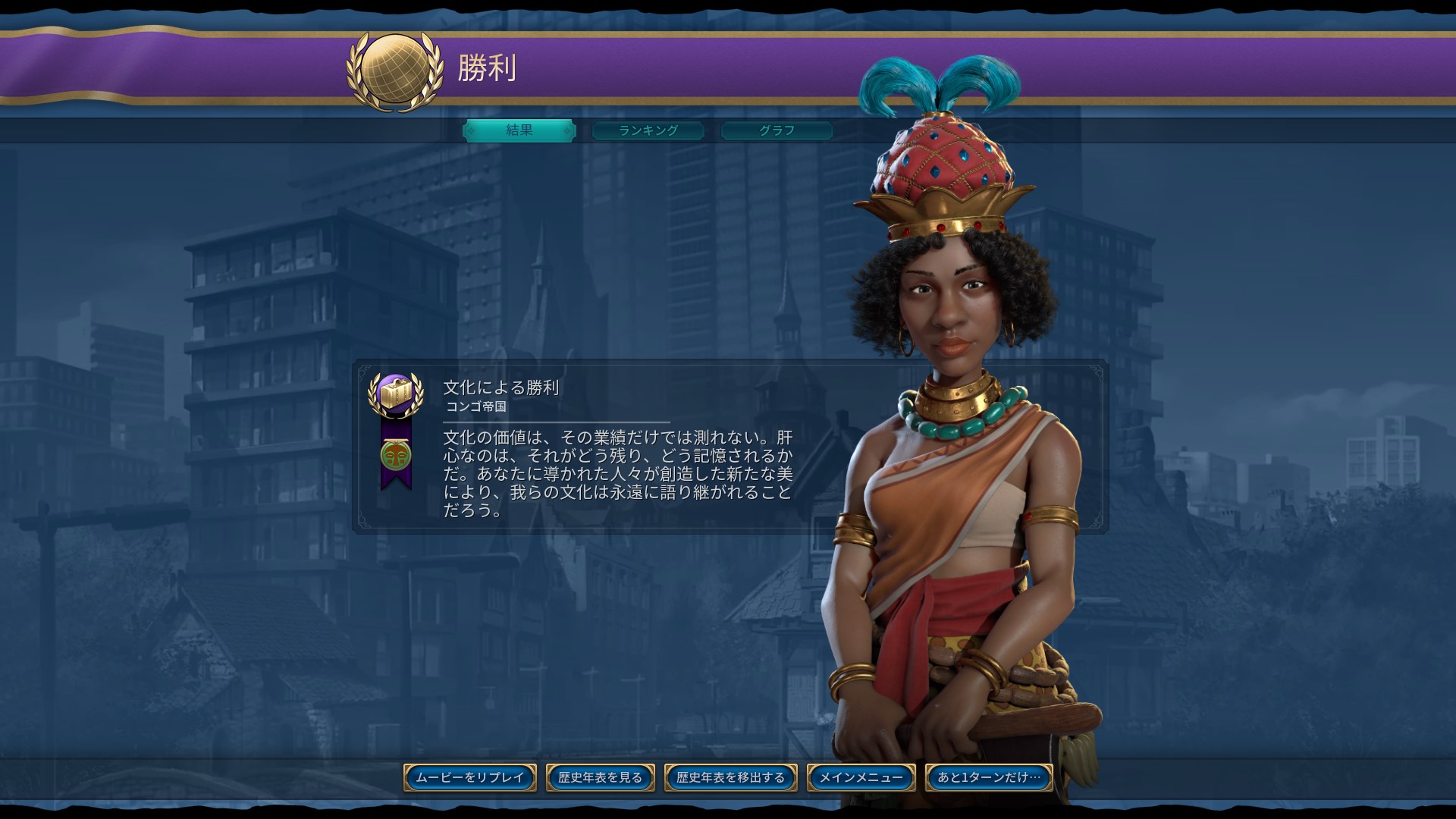Switch to the 結果 (Results) tab

coord(519,130)
